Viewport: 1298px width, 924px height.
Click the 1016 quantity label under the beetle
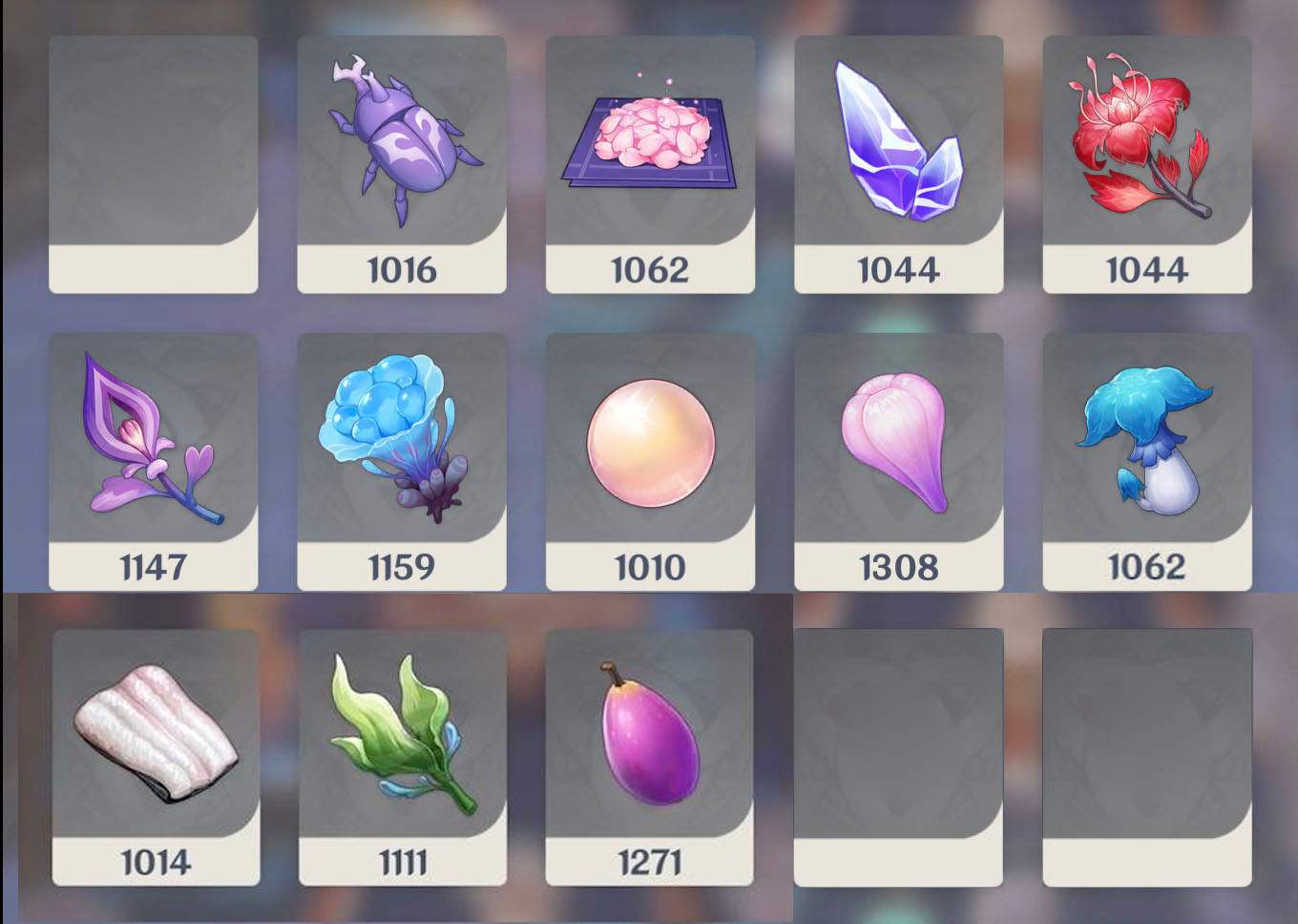(402, 270)
